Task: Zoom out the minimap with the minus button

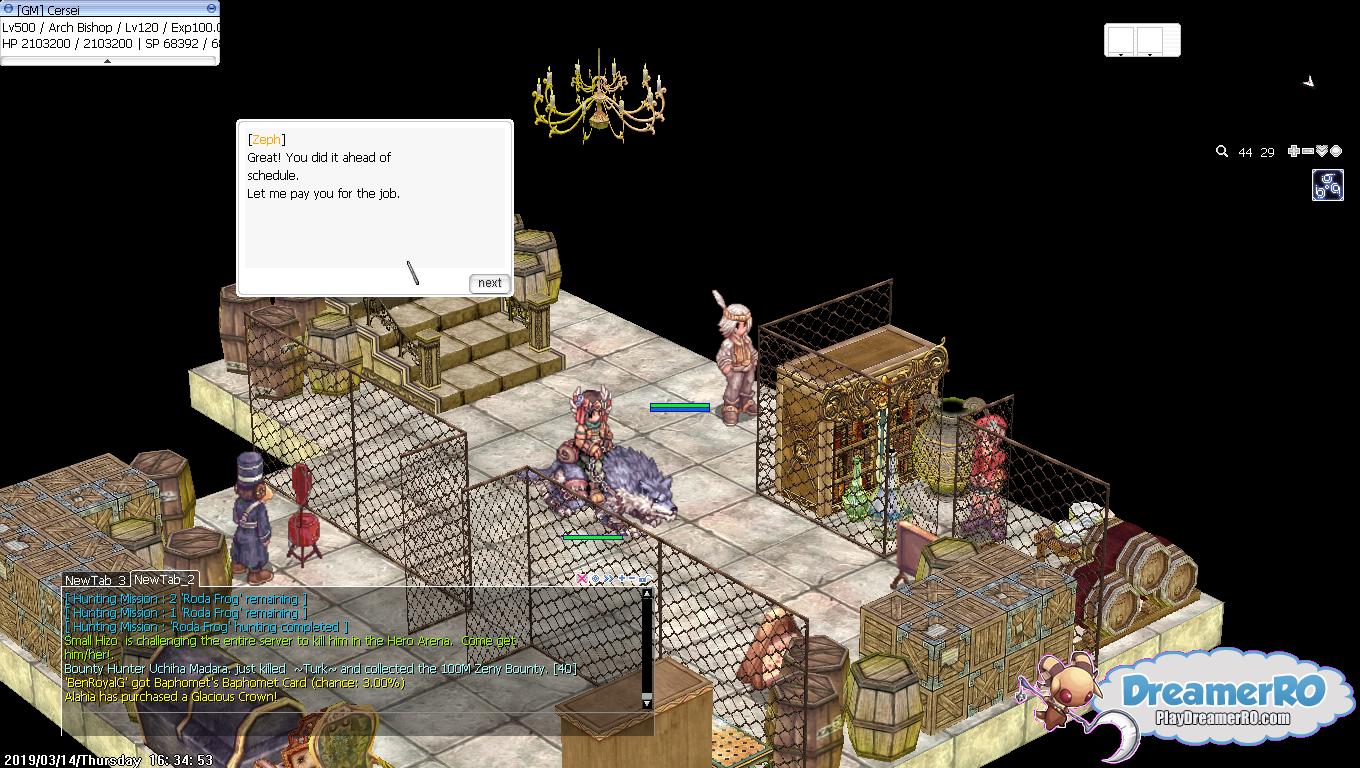Action: tap(1308, 151)
